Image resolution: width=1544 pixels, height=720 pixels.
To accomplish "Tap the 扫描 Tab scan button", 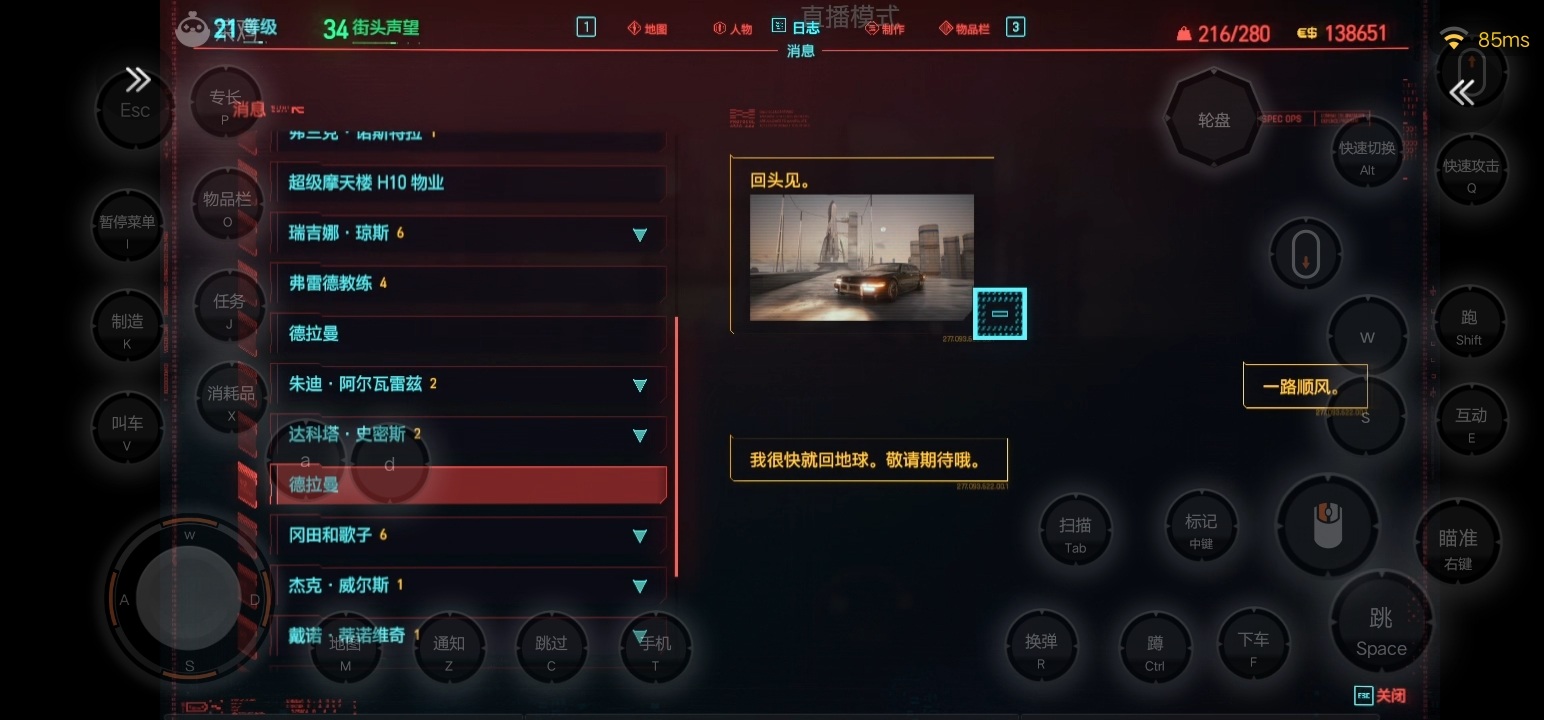I will pos(1075,534).
